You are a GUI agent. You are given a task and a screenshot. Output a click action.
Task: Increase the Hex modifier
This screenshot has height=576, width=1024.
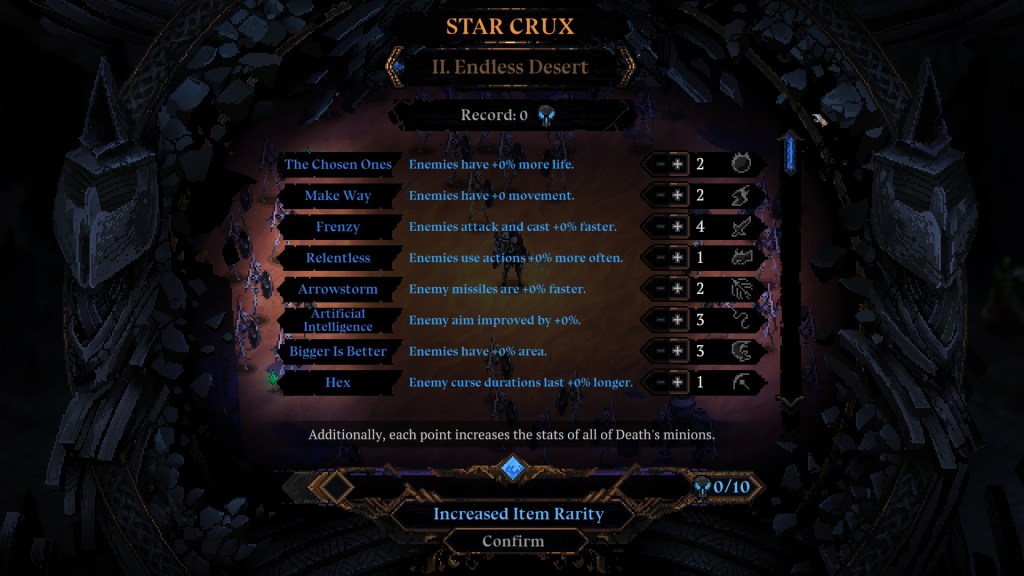point(678,382)
